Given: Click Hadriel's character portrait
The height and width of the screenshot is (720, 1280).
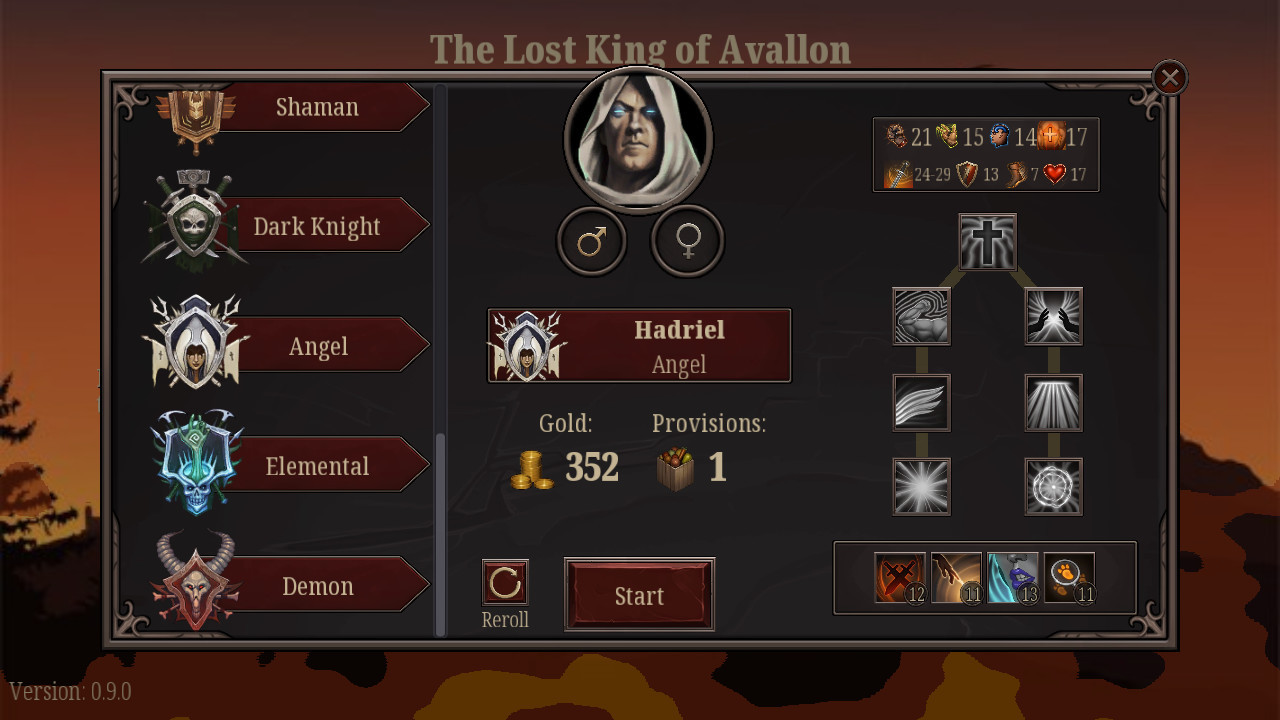Looking at the screenshot, I should [x=639, y=140].
